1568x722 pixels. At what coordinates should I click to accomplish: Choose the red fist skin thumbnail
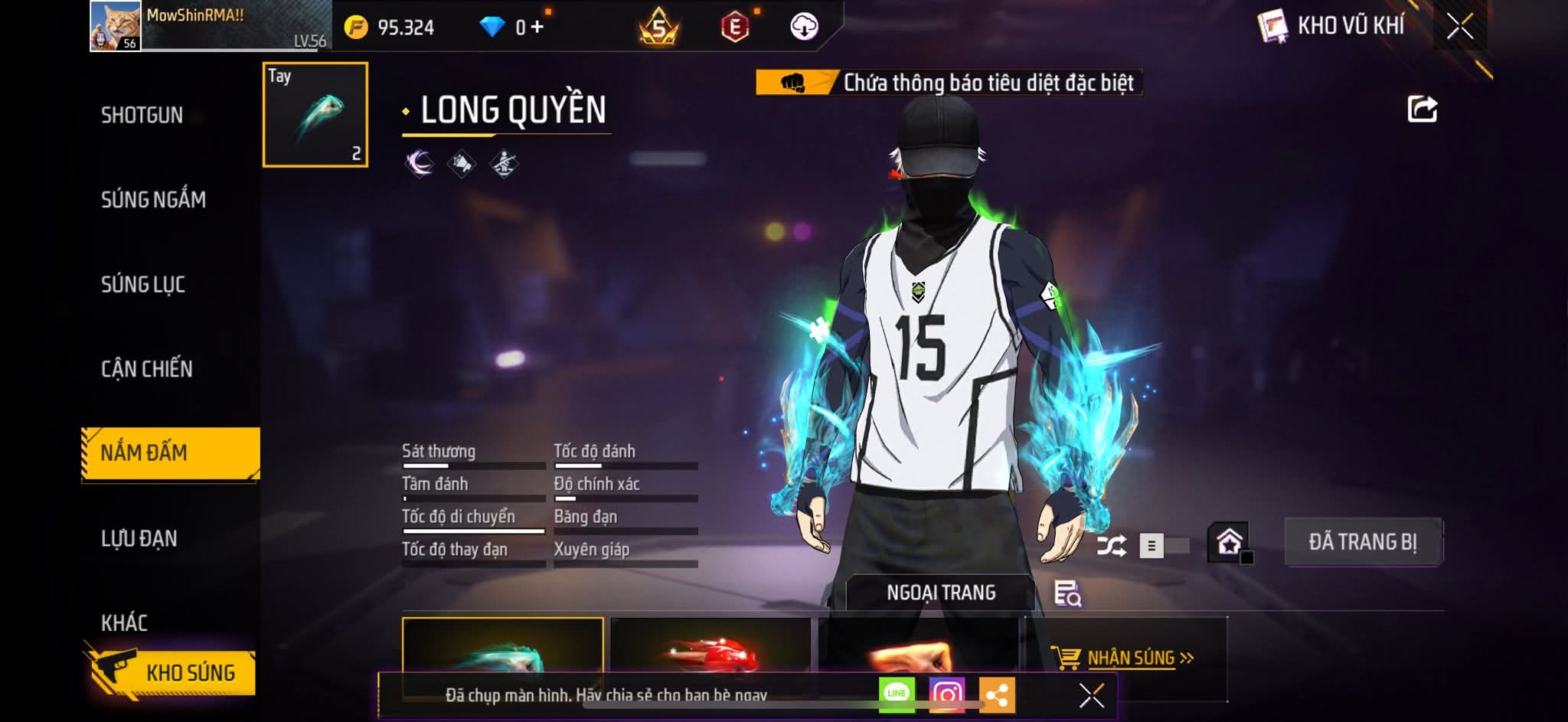coord(710,651)
